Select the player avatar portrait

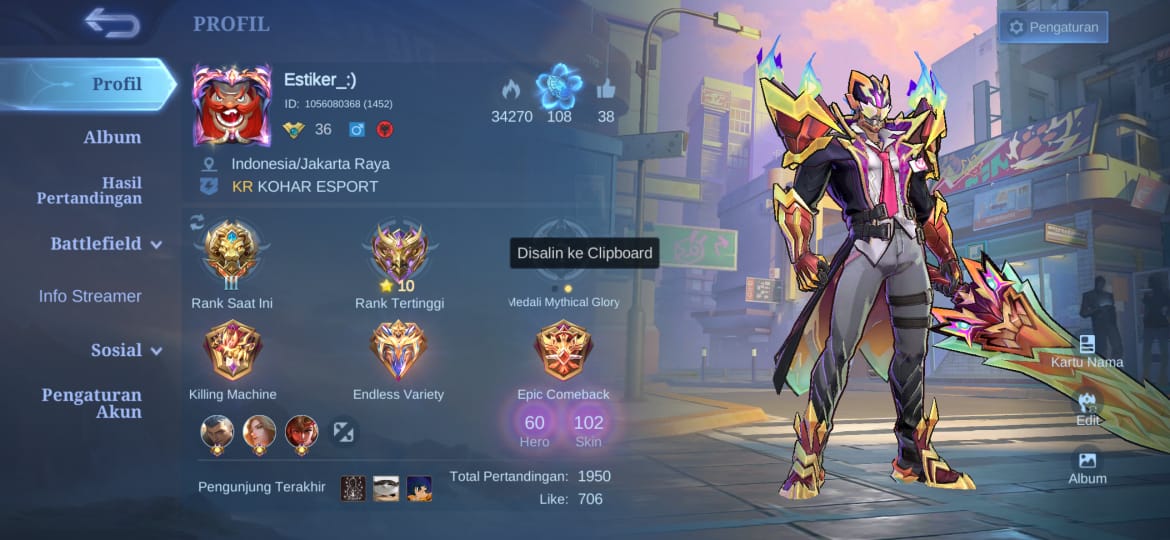click(232, 106)
